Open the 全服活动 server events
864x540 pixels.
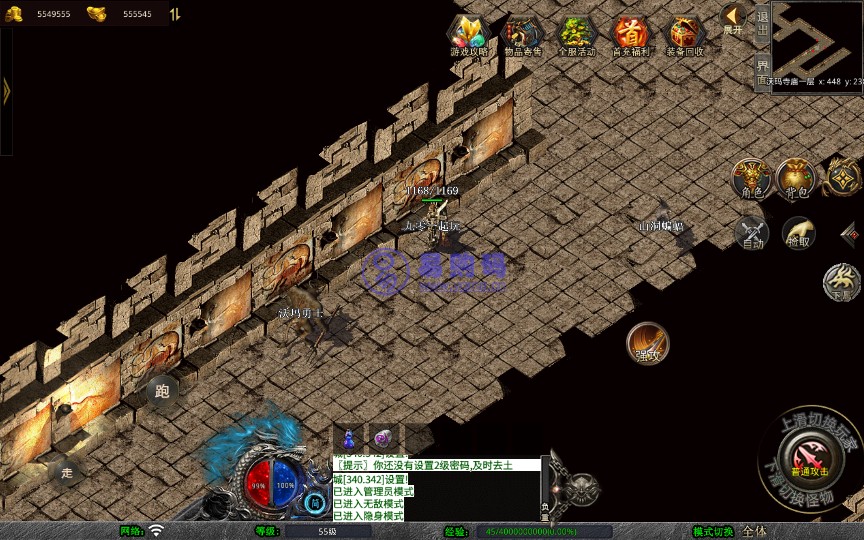point(577,36)
